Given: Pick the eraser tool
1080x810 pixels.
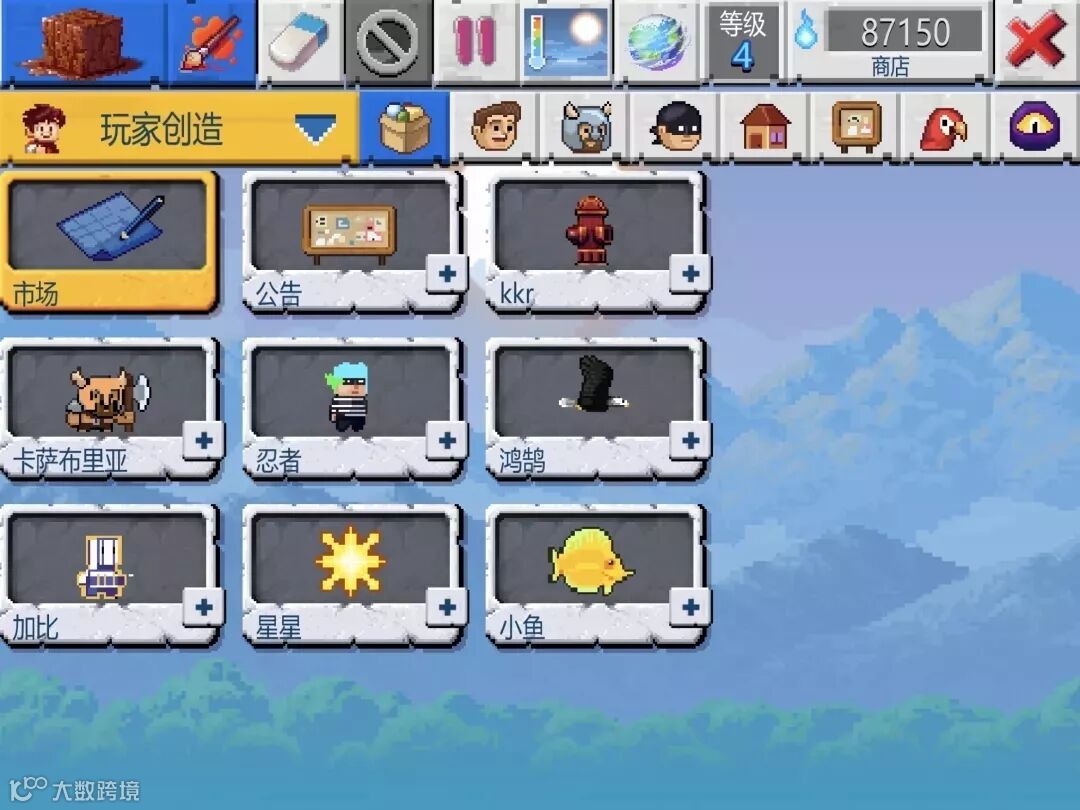Looking at the screenshot, I should tap(300, 40).
